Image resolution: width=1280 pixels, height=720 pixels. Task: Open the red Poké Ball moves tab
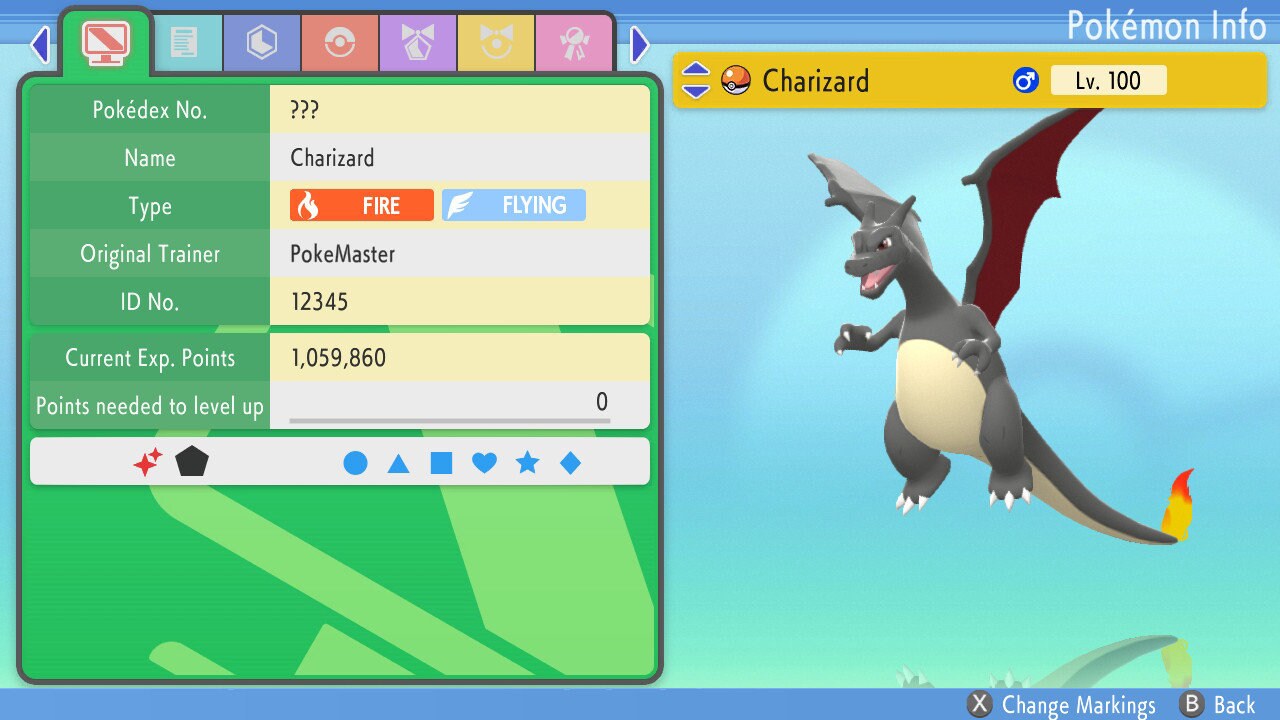tap(340, 43)
